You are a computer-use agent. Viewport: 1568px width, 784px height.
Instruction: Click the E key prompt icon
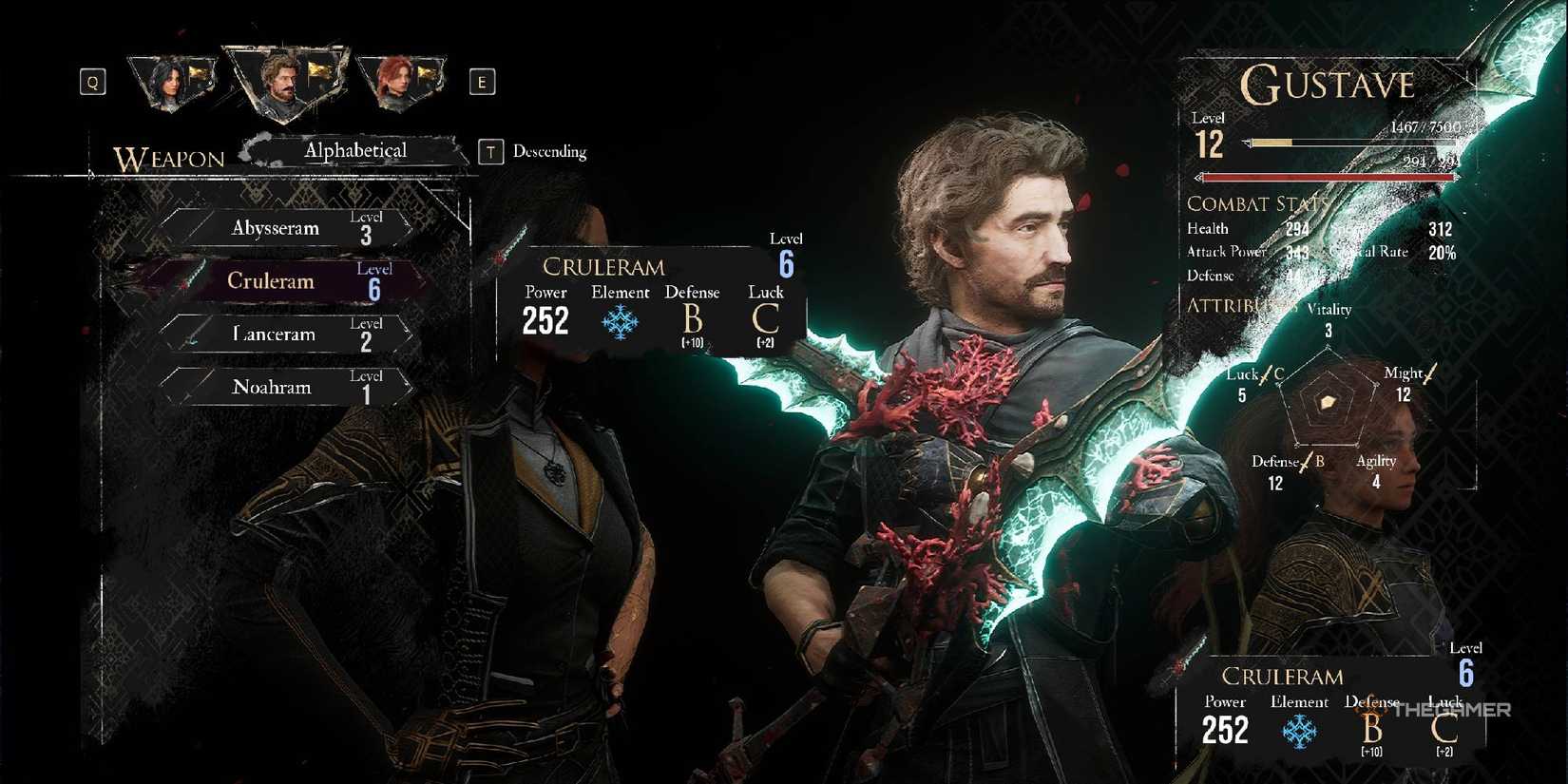click(483, 82)
